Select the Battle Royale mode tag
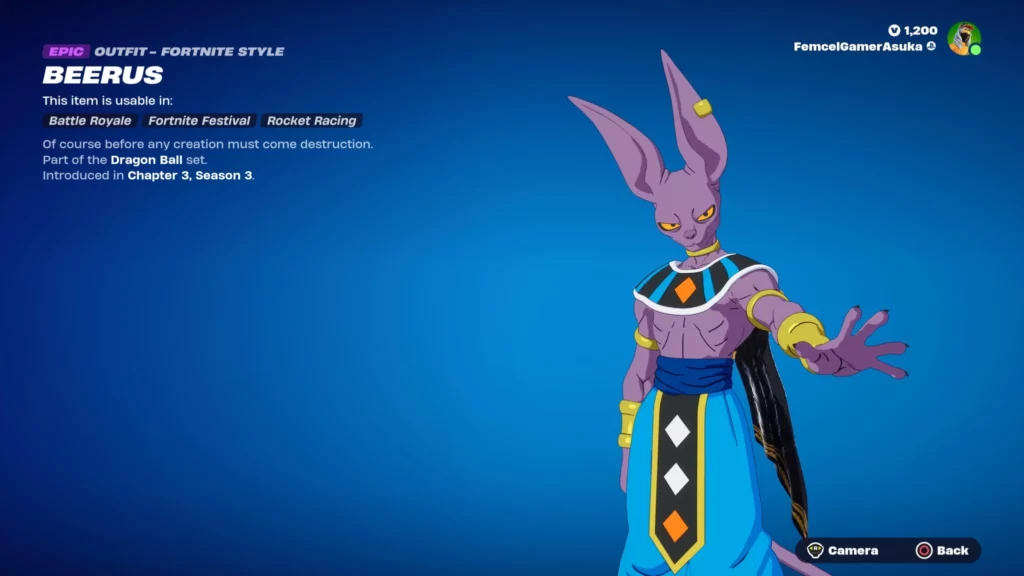The height and width of the screenshot is (576, 1024). tap(90, 121)
